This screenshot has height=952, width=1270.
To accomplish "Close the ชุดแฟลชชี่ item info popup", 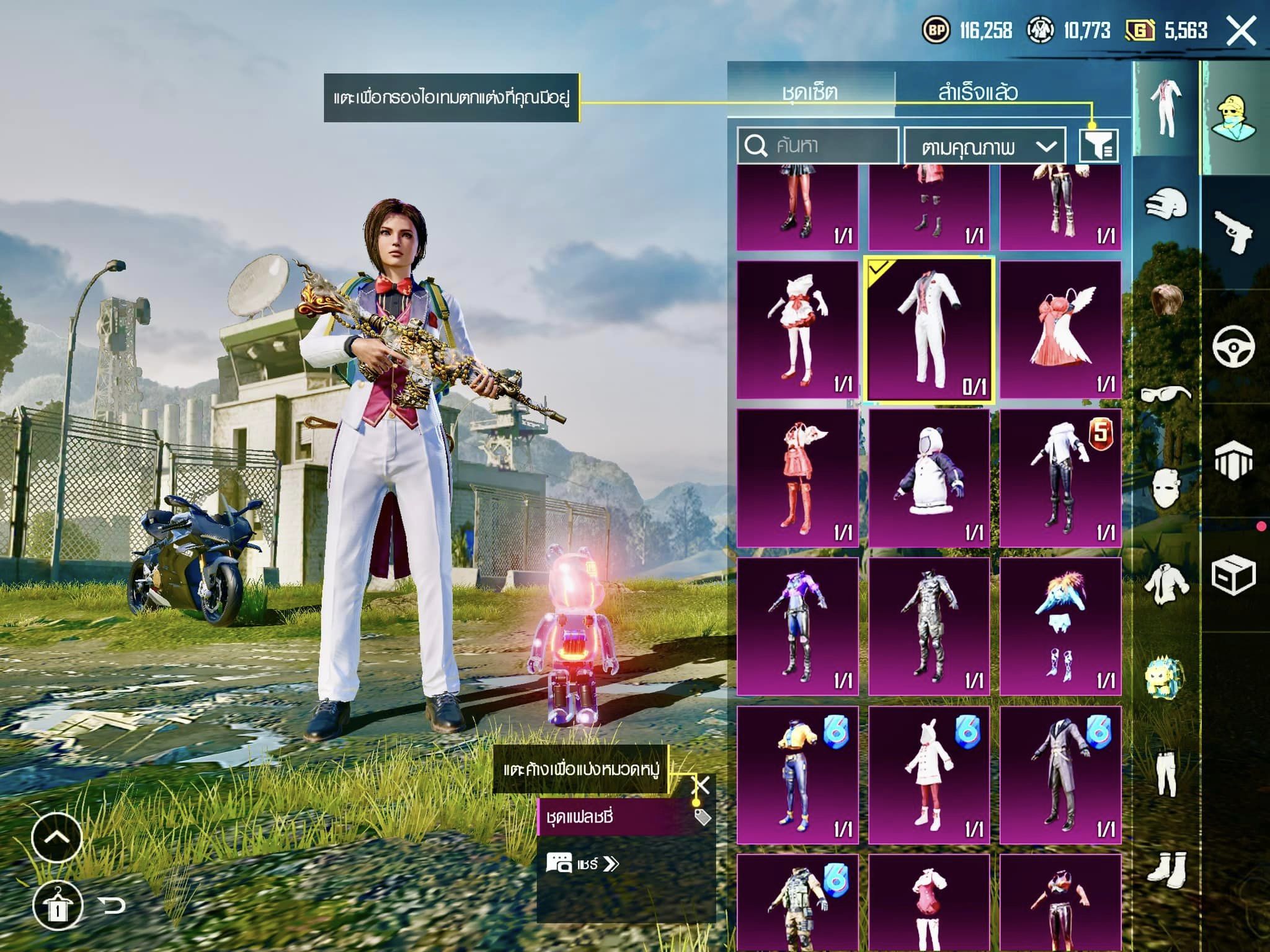I will tap(701, 786).
